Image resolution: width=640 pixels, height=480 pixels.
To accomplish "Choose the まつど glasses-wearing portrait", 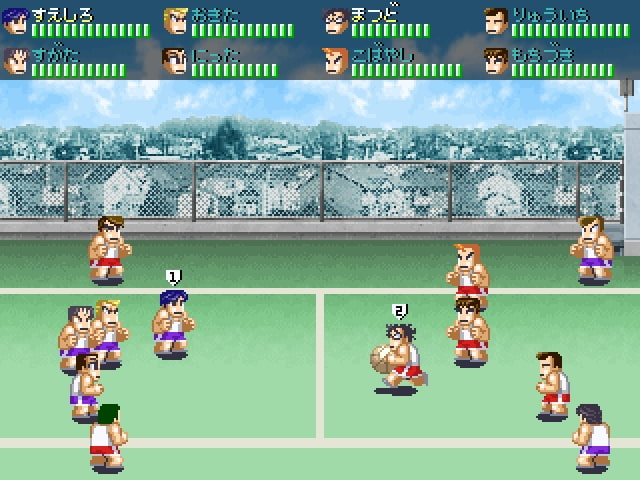I will tap(336, 22).
